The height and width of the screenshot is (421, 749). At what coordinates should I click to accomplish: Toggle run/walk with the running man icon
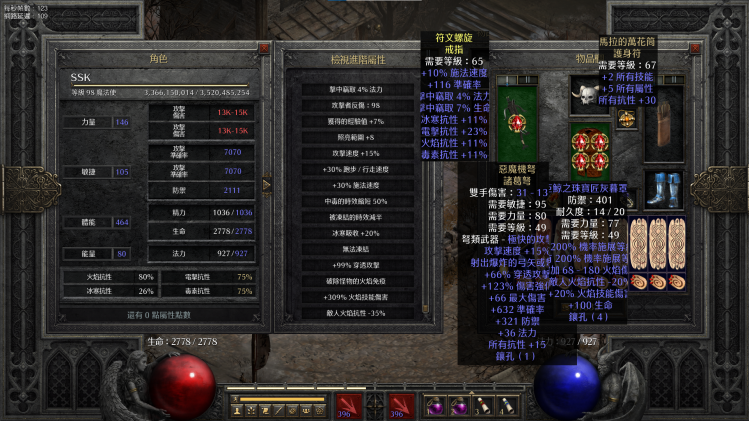coord(237,399)
